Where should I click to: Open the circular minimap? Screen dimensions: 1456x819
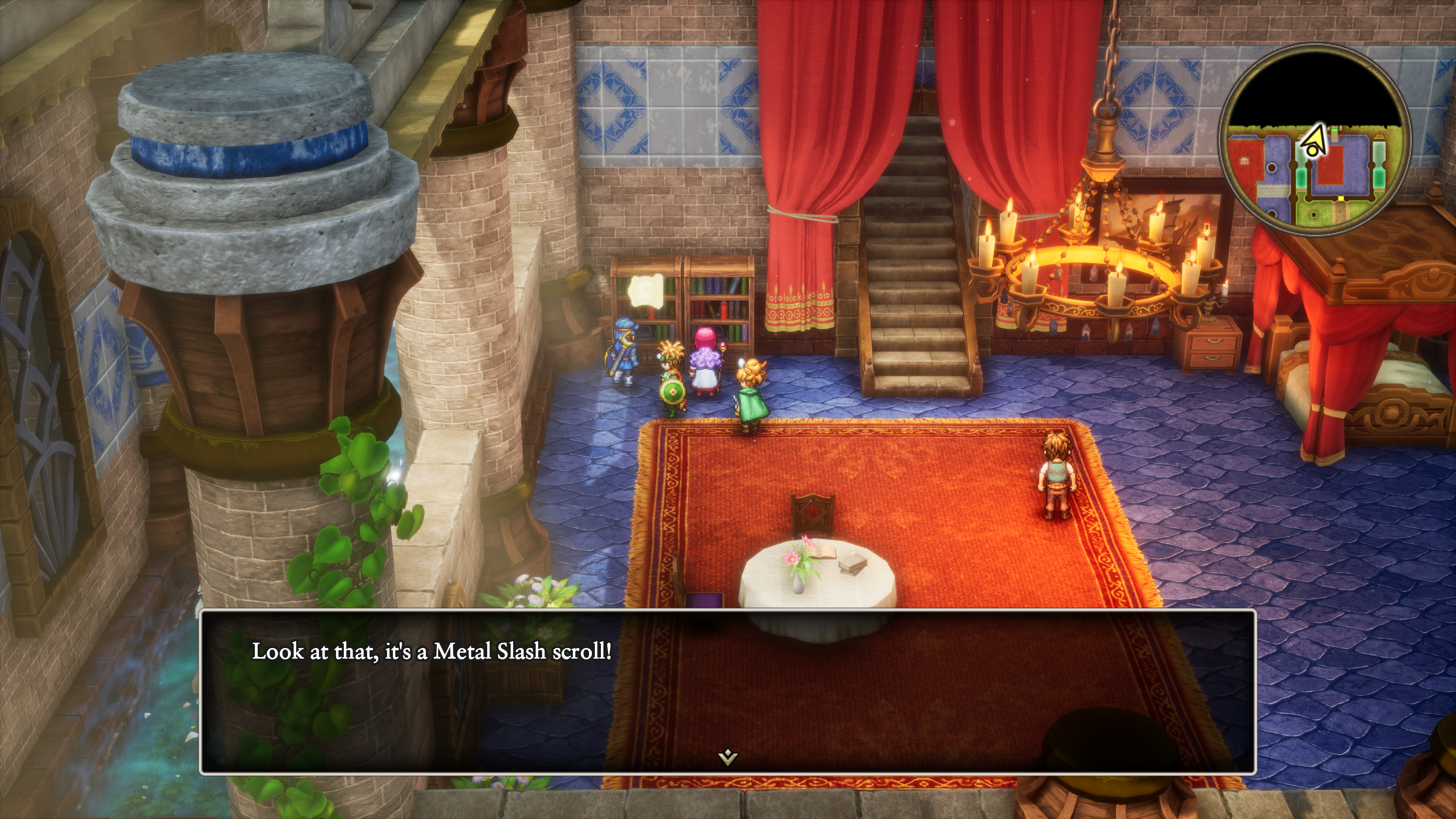pos(1315,140)
